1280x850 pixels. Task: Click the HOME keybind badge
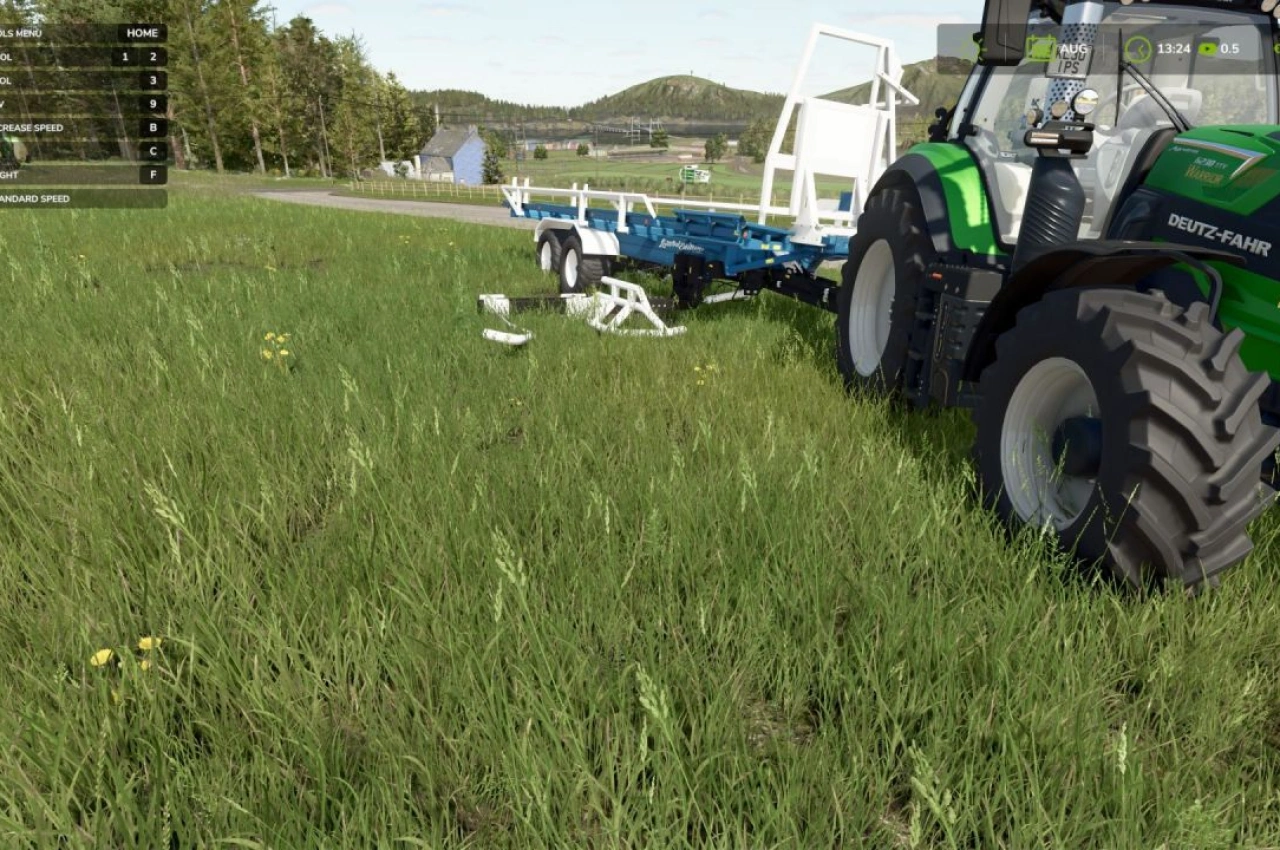coord(141,33)
